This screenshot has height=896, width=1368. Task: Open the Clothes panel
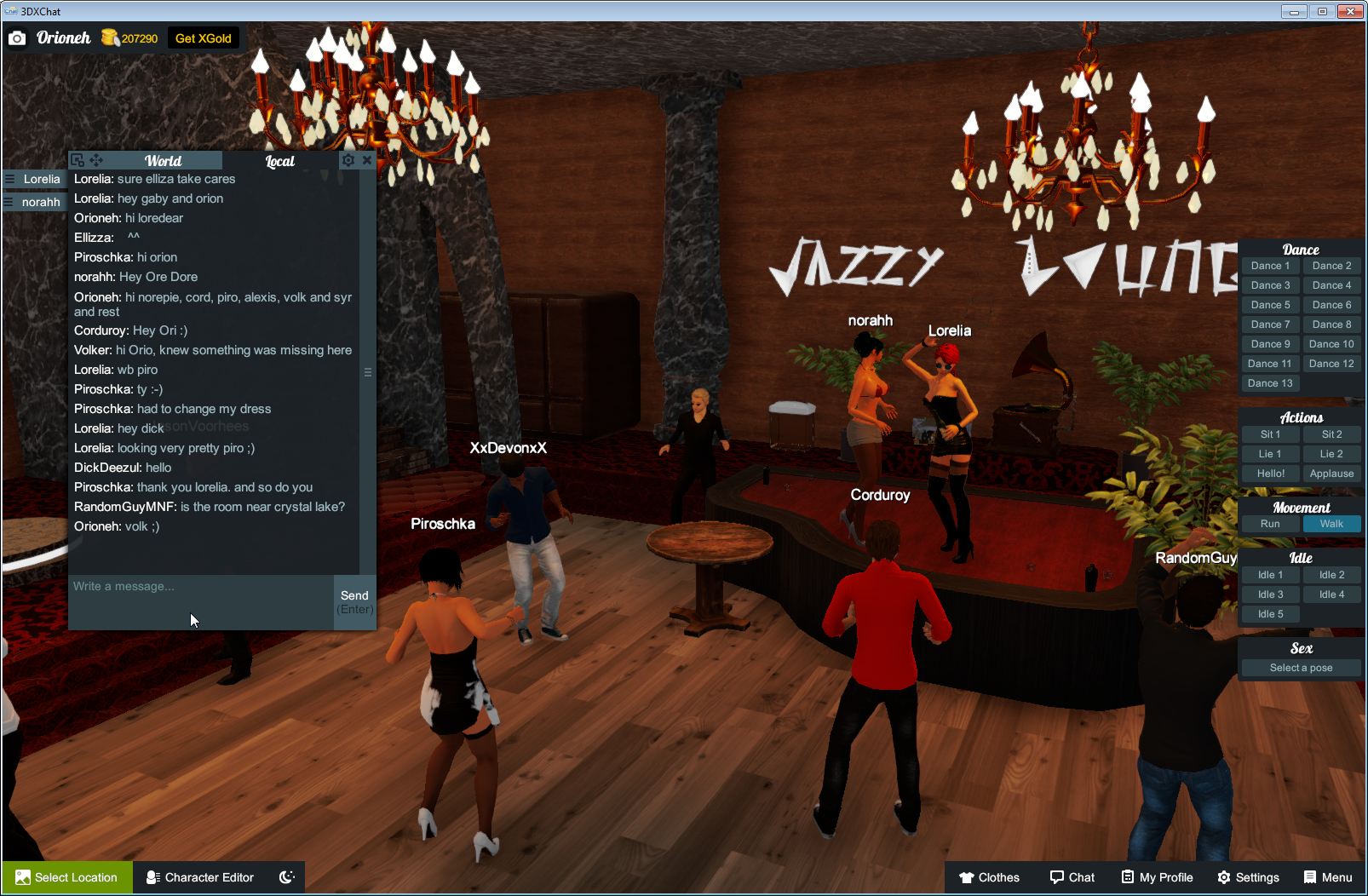tap(991, 877)
